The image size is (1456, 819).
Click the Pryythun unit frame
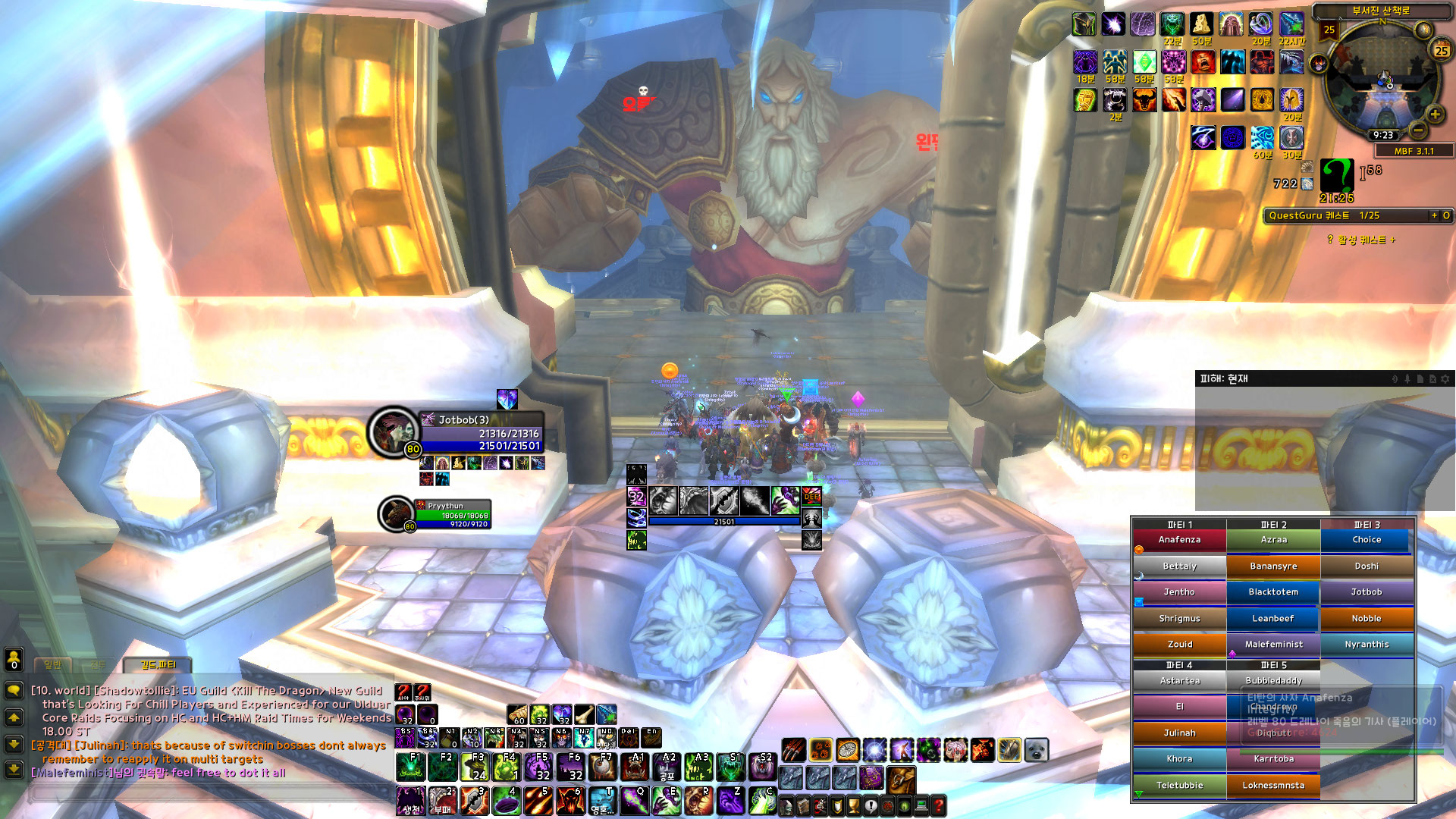pyautogui.click(x=452, y=514)
